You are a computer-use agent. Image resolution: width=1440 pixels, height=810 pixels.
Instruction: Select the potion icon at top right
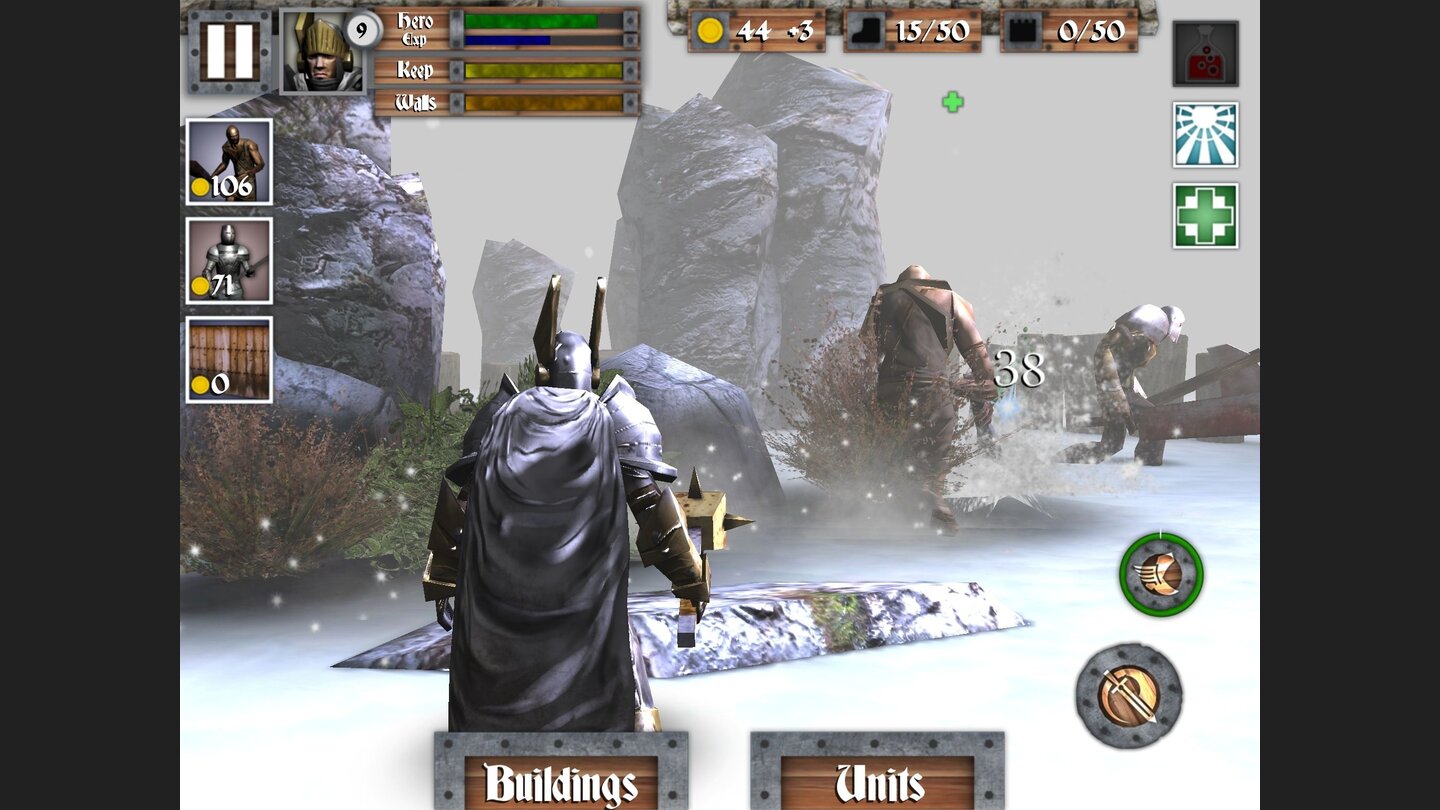coord(1204,52)
